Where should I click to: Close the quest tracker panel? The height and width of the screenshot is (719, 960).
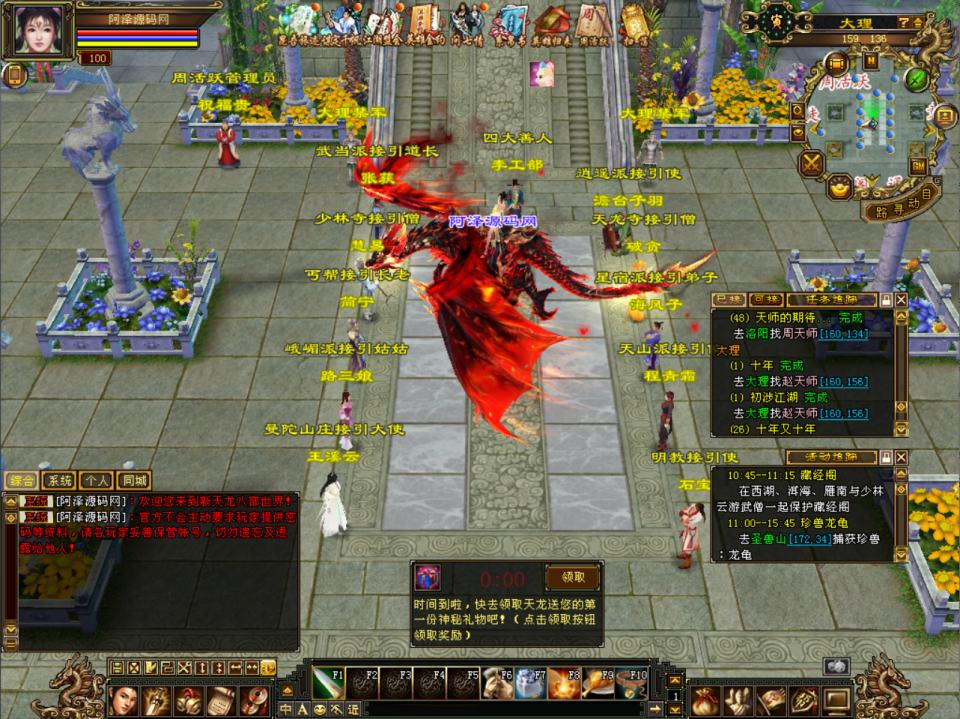pyautogui.click(x=901, y=300)
